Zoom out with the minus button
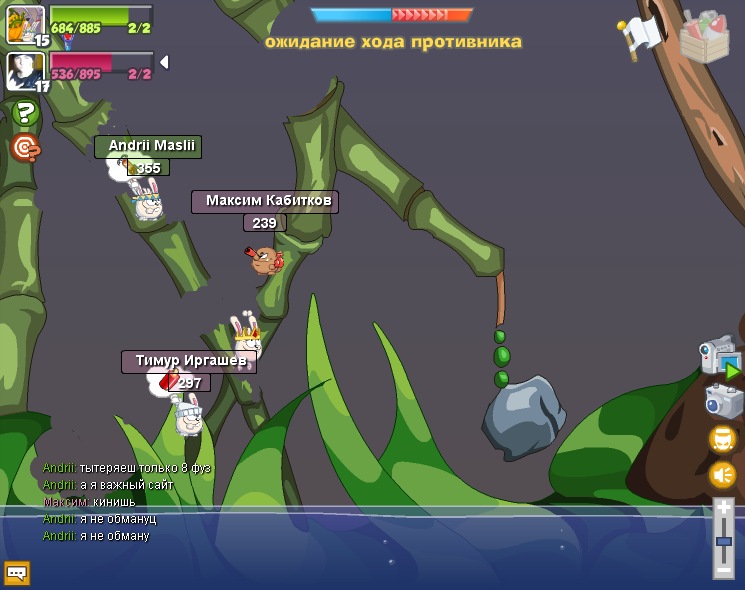745x590 pixels. click(723, 571)
